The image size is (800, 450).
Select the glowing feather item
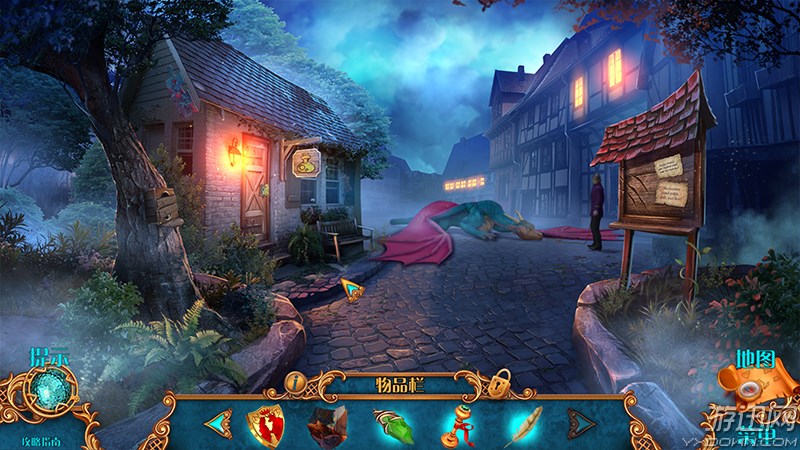(x=523, y=424)
